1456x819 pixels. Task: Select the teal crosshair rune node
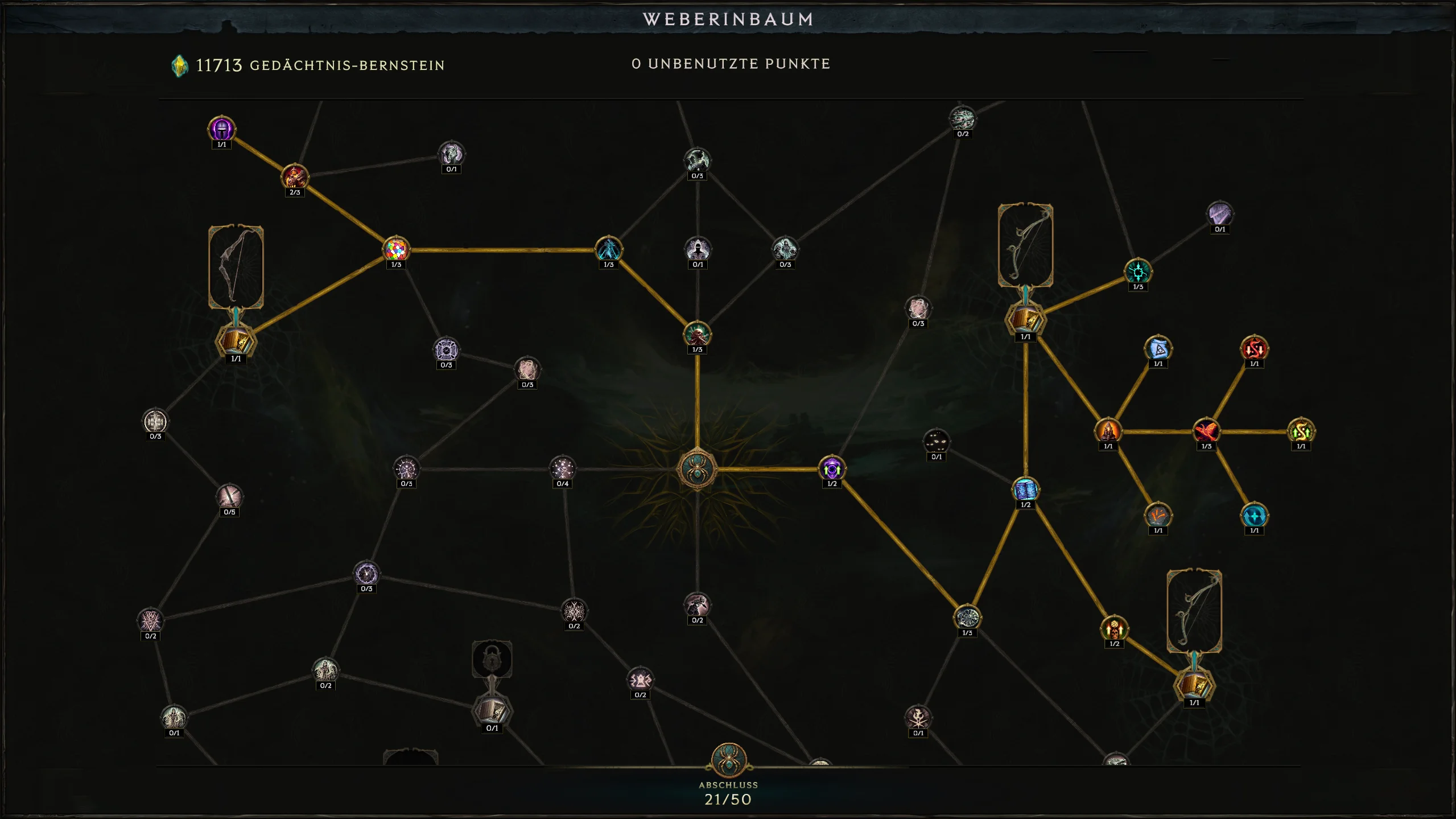pyautogui.click(x=1137, y=272)
